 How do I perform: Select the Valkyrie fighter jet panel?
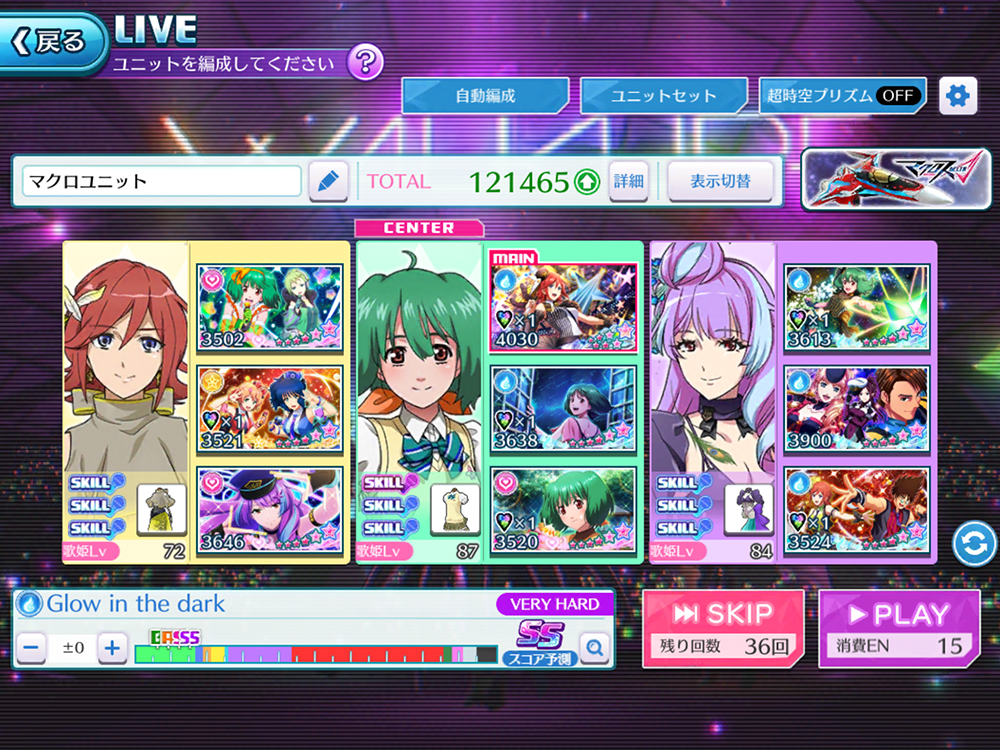tap(895, 178)
